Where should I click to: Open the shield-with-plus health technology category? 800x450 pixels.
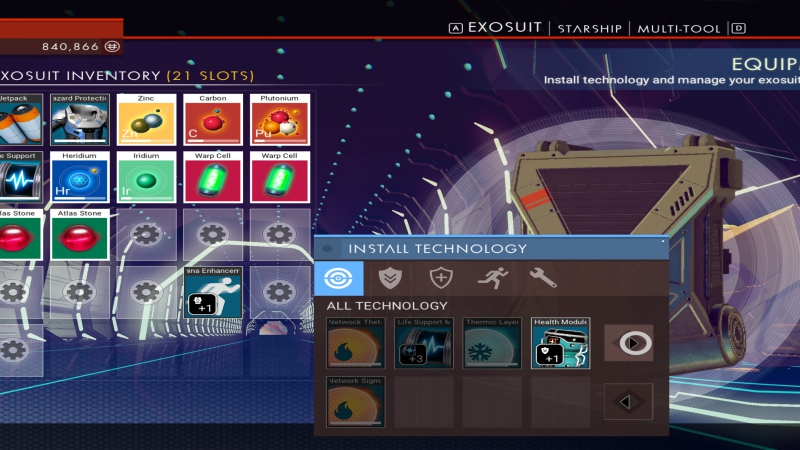pyautogui.click(x=440, y=278)
